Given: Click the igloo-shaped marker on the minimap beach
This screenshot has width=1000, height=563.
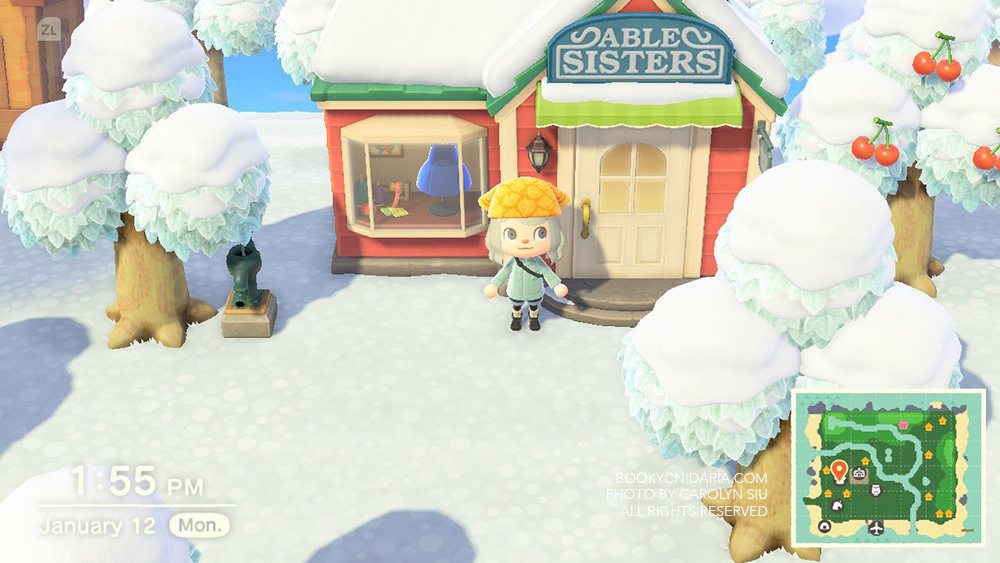Looking at the screenshot, I should 826,527.
